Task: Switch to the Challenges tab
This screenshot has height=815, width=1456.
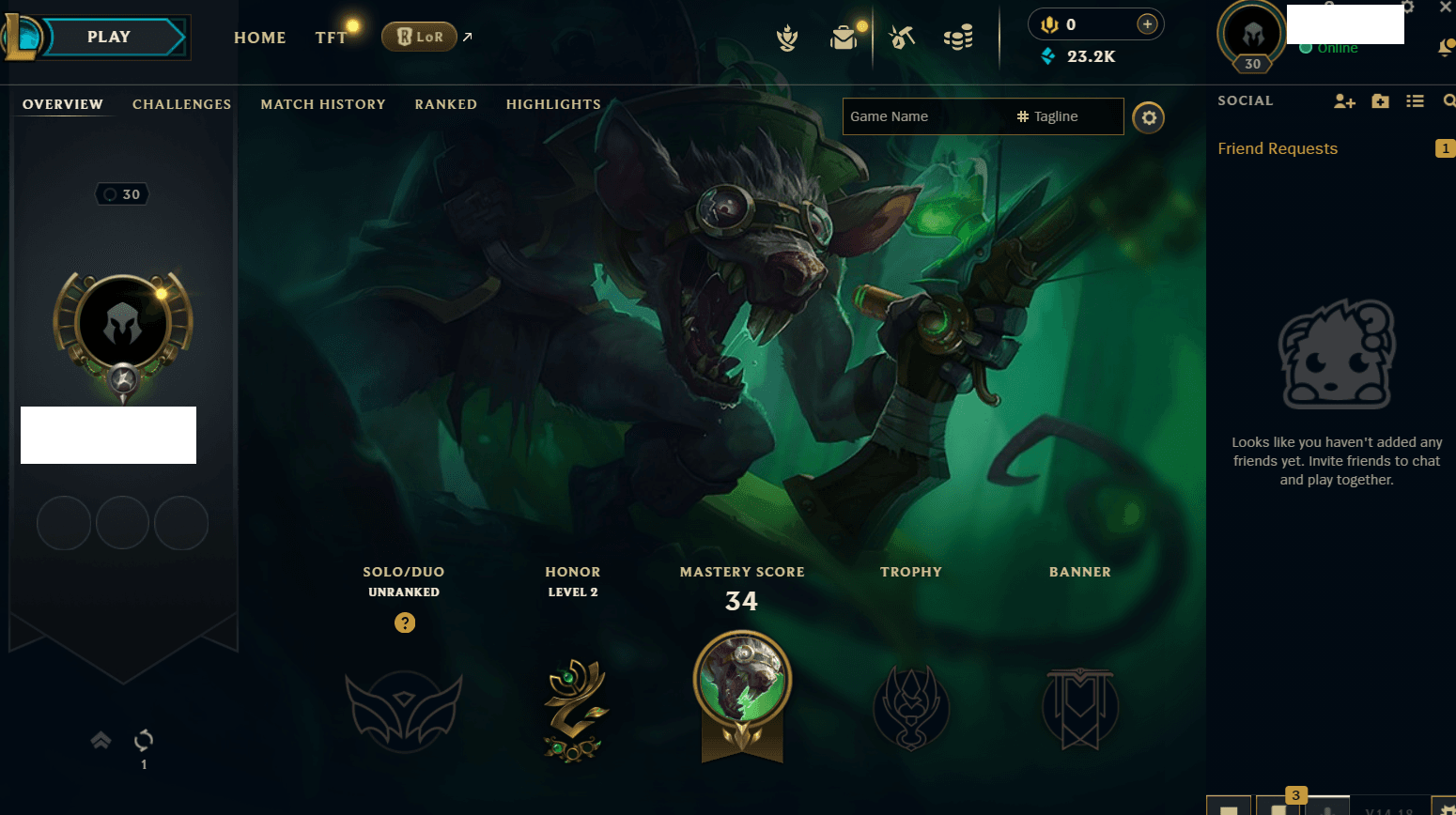Action: click(x=181, y=104)
